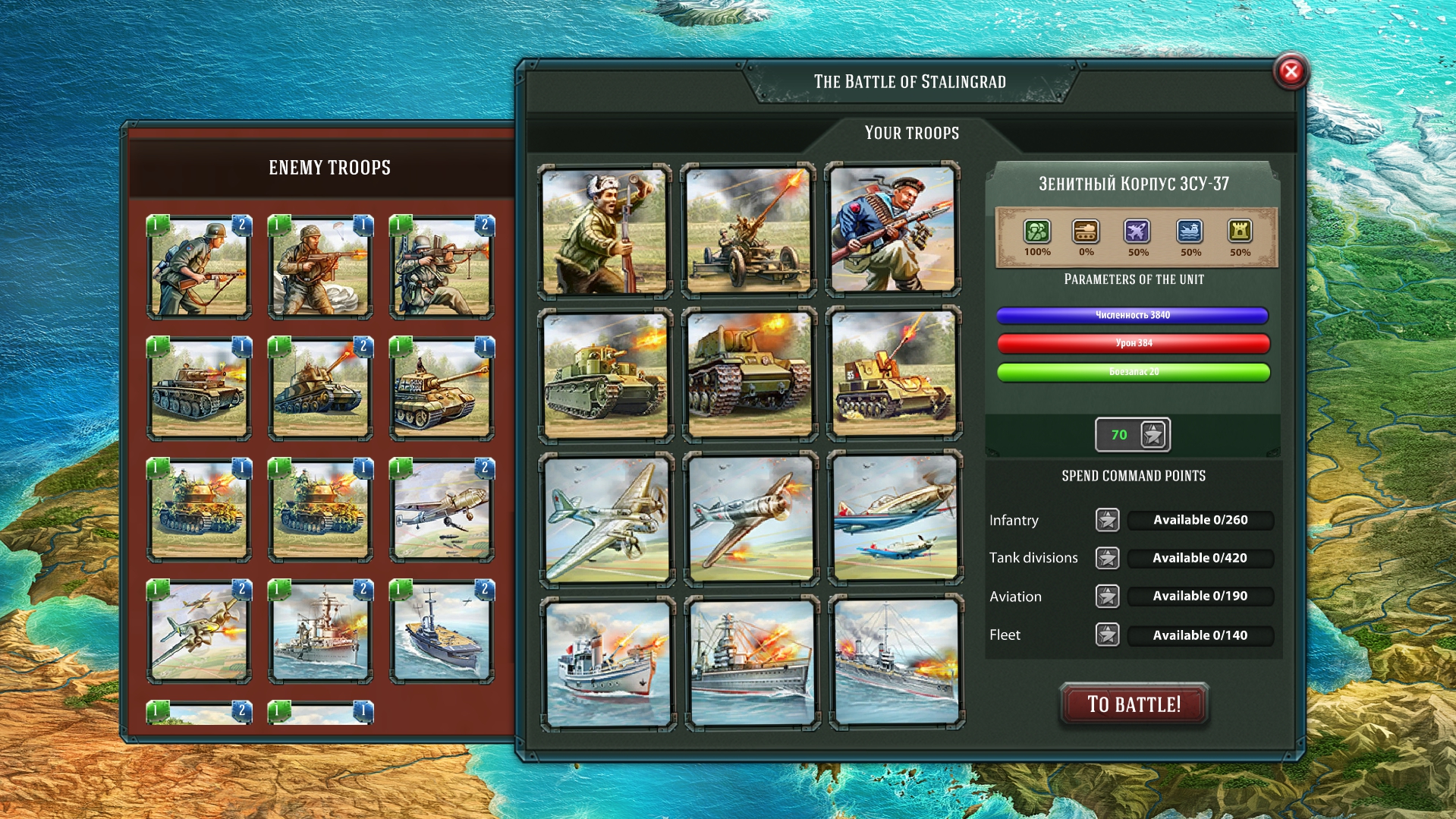Click the blue Численность 3840 strength bar

(1133, 316)
